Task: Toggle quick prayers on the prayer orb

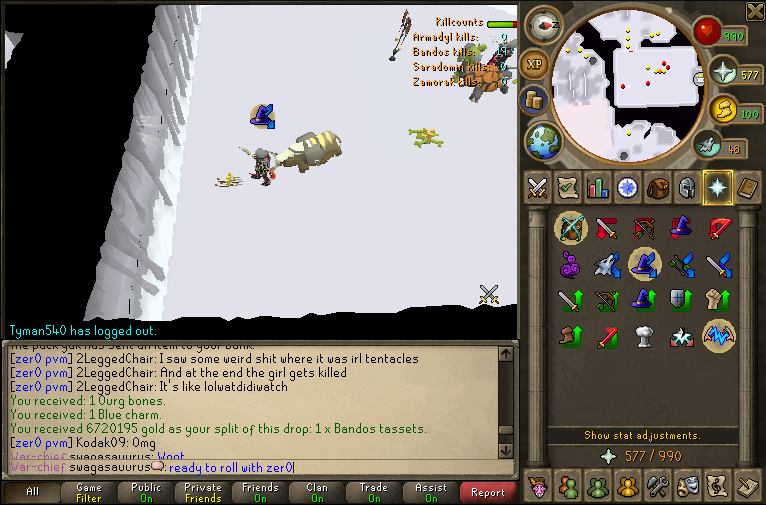Action: (x=723, y=73)
